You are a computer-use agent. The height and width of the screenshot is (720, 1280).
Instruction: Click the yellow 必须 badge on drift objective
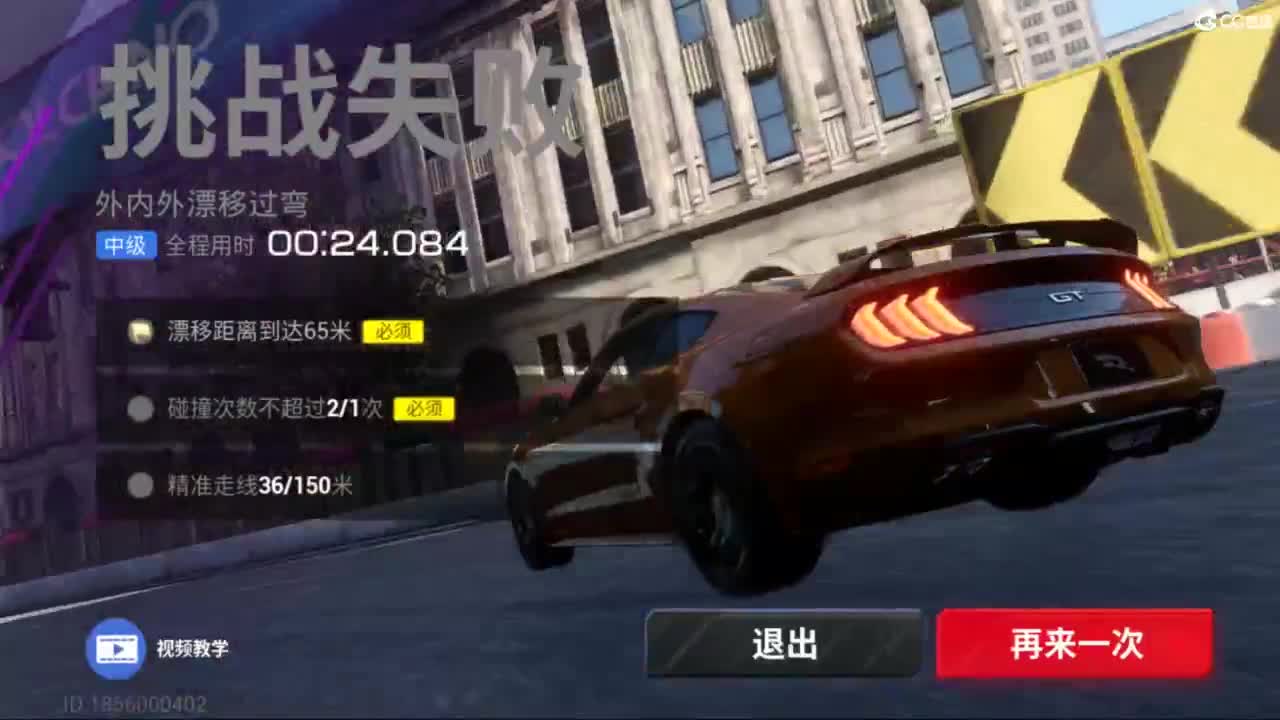[x=394, y=332]
